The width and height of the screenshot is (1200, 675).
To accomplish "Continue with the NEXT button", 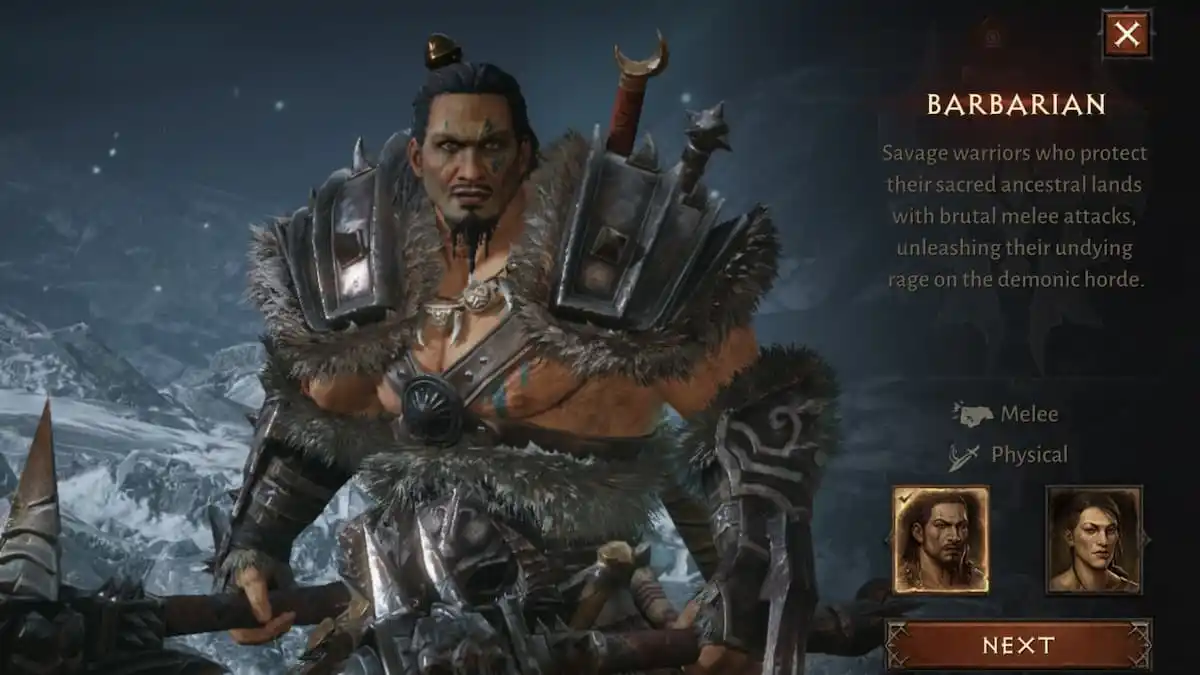I will pos(1018,645).
